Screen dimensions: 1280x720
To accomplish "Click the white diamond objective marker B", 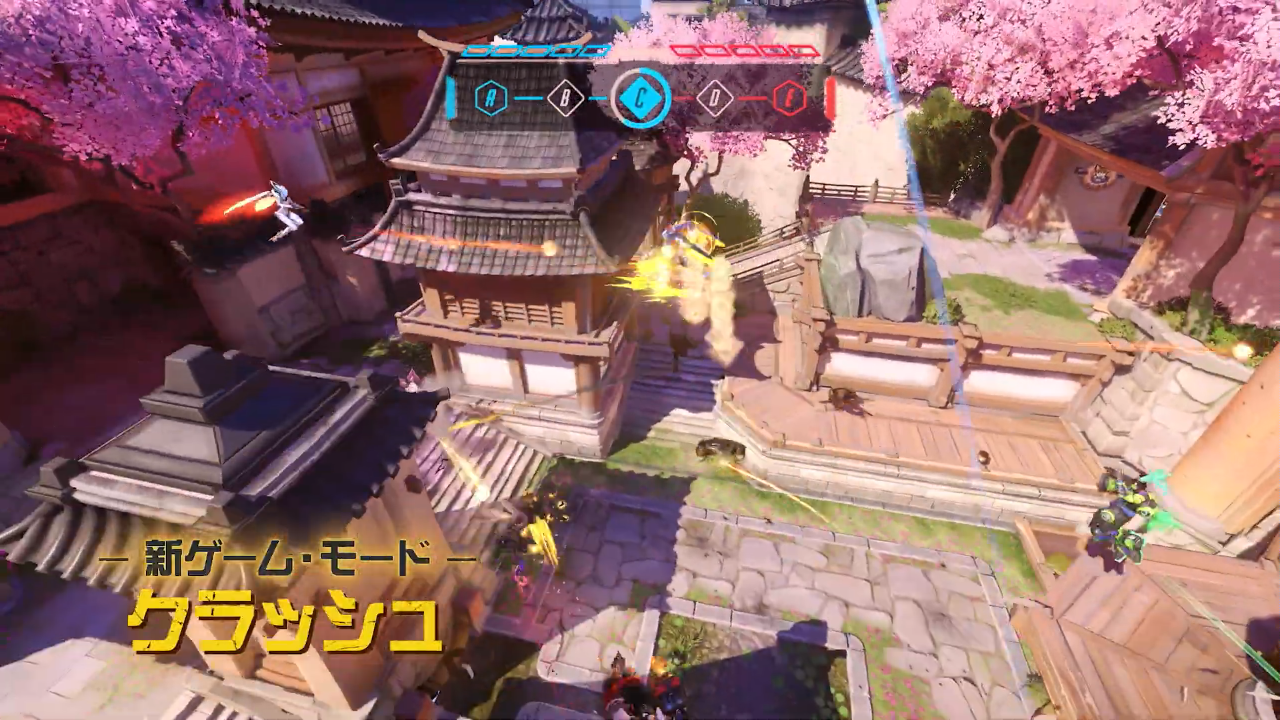I will (565, 97).
